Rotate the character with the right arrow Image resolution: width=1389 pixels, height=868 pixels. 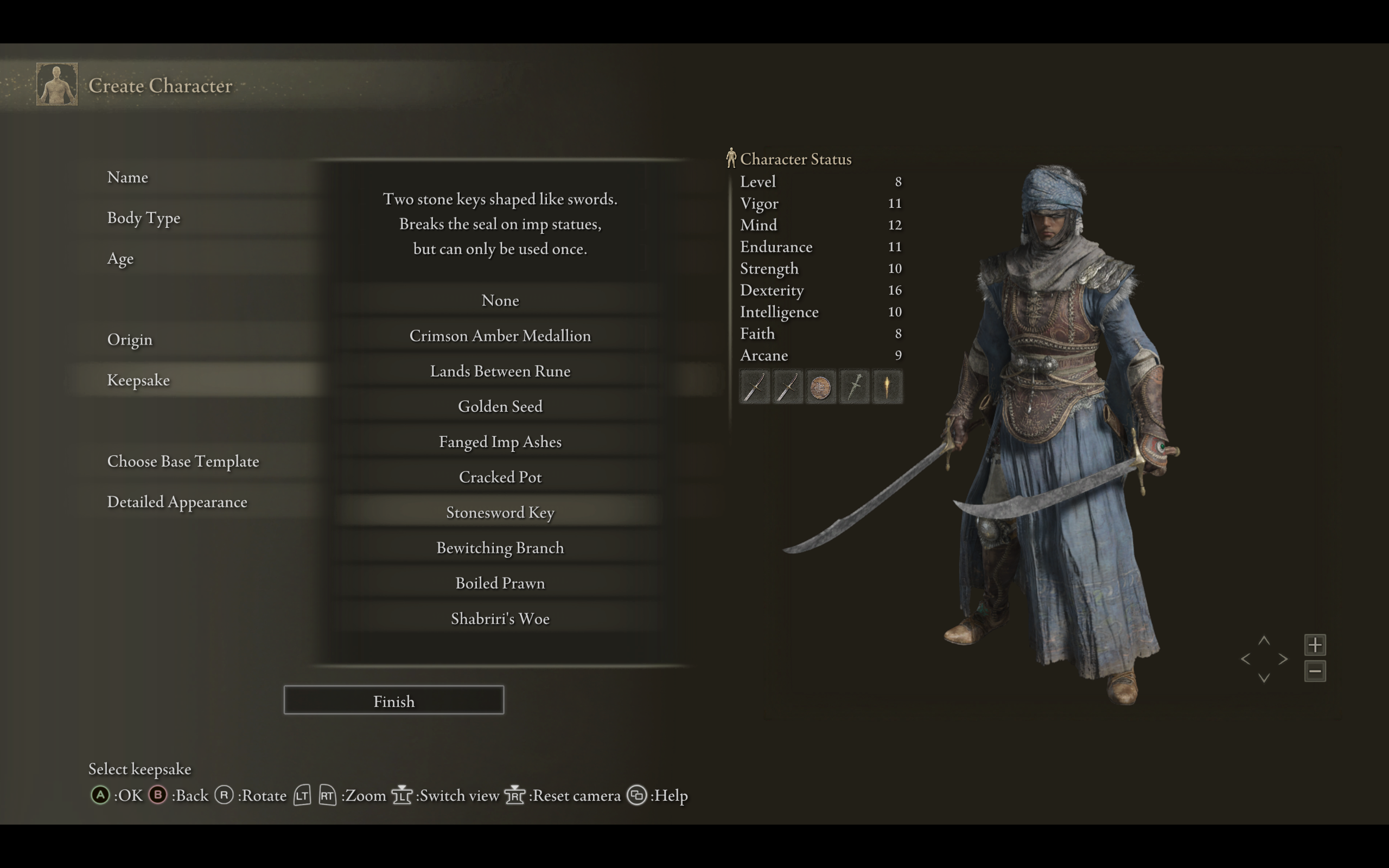1283,659
